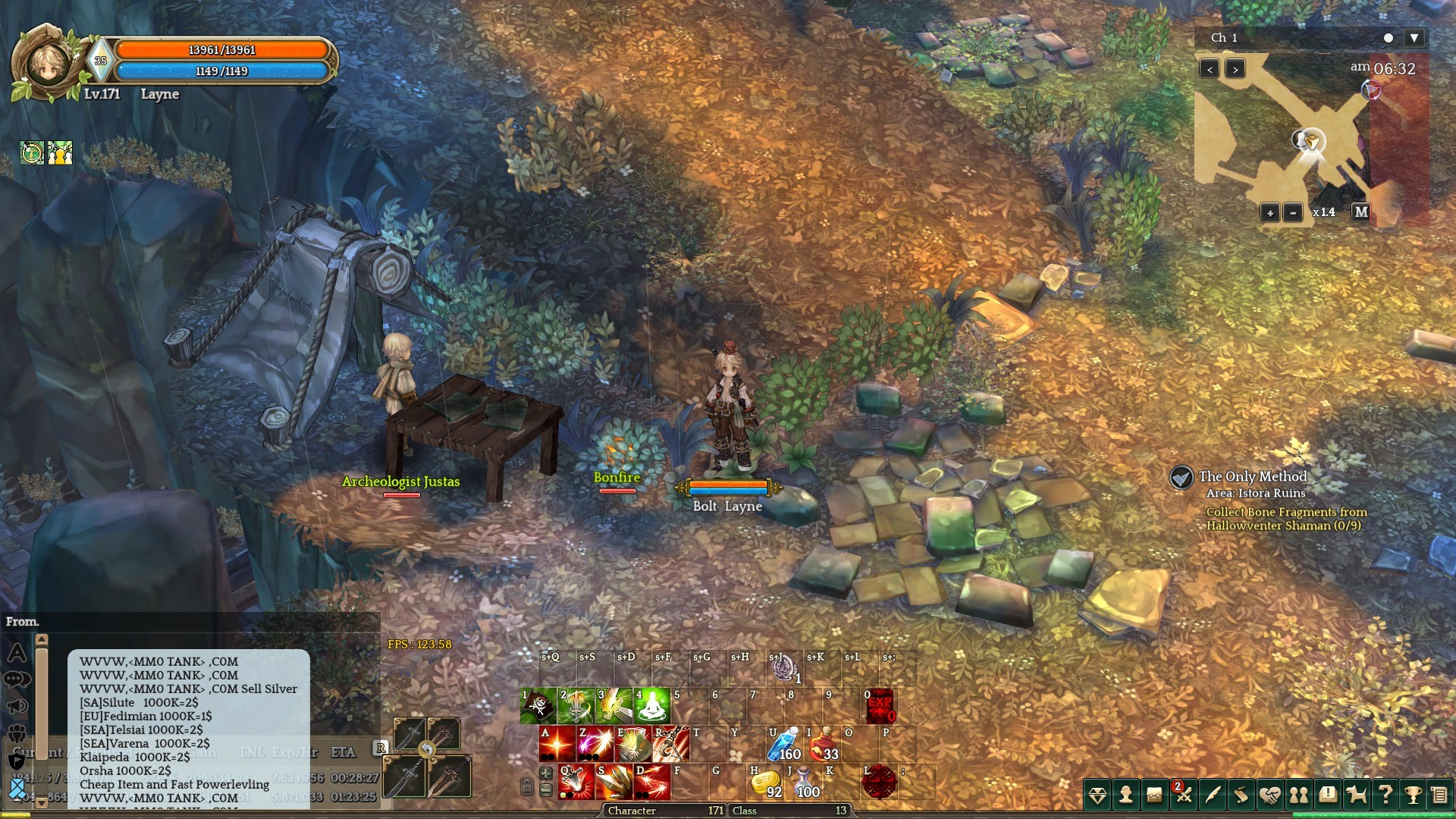Image resolution: width=1456 pixels, height=819 pixels.
Task: Use the gold stamina pill item
Action: coord(766,782)
